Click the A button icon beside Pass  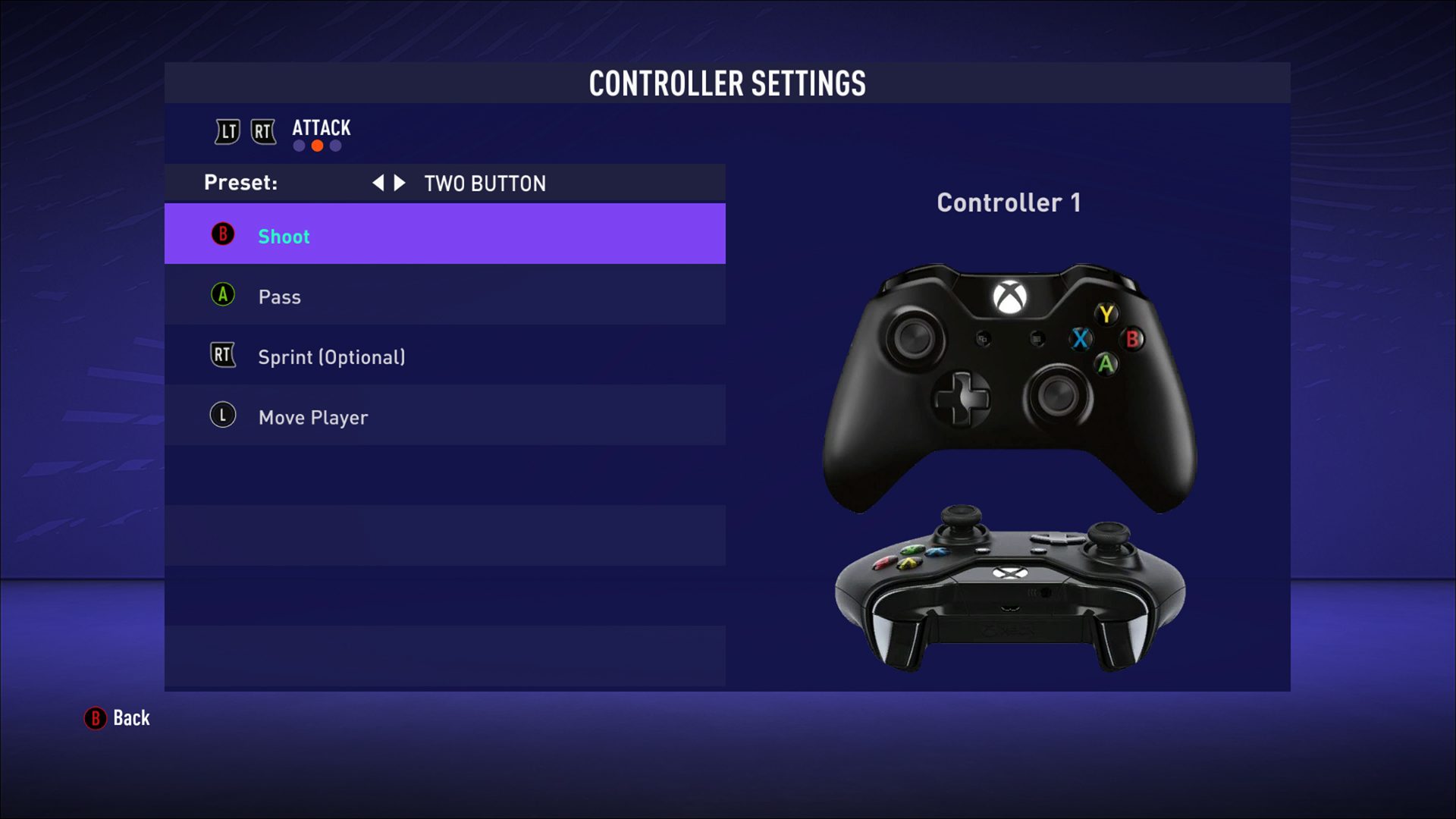tap(221, 296)
